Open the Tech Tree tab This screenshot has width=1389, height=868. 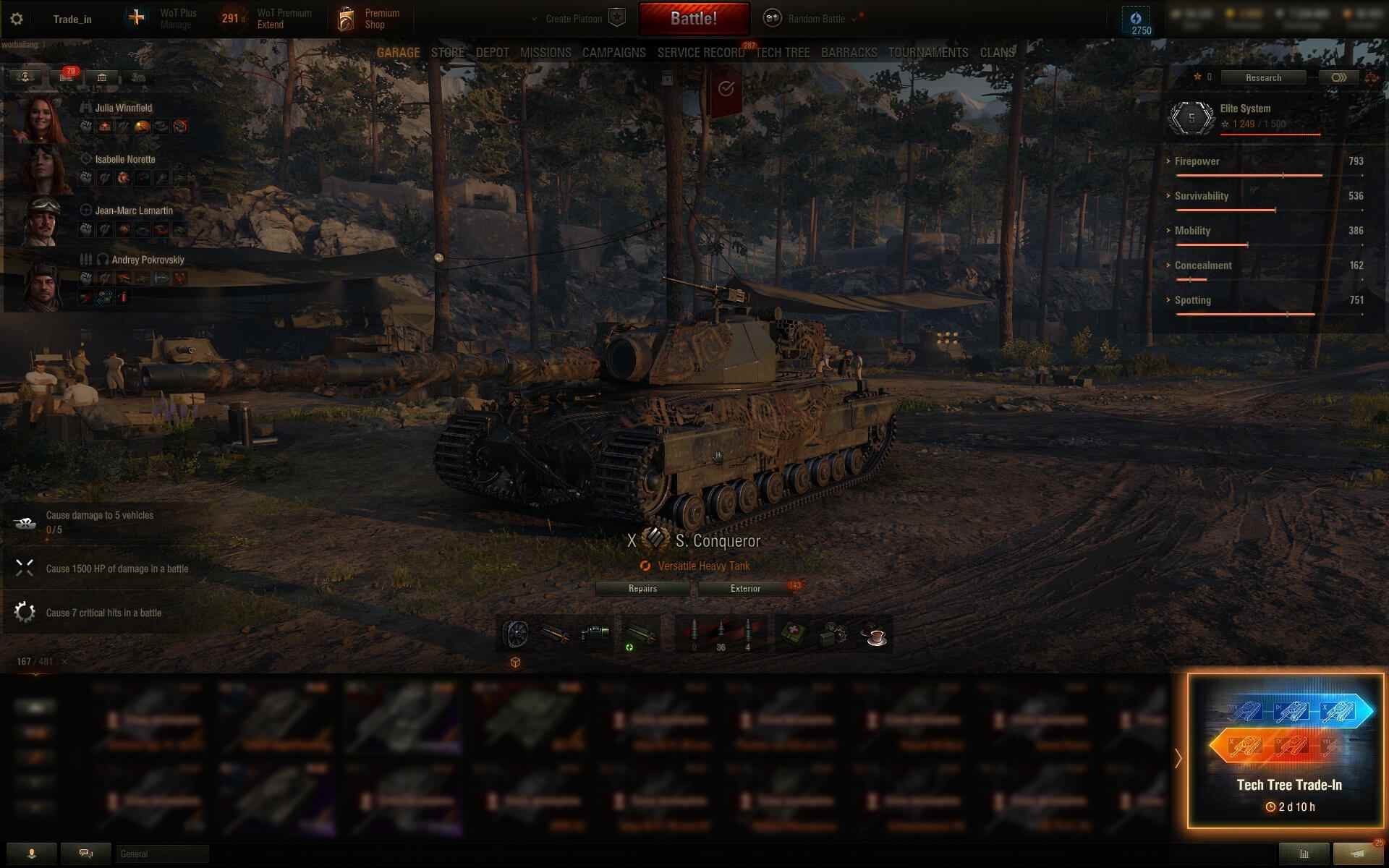point(783,53)
